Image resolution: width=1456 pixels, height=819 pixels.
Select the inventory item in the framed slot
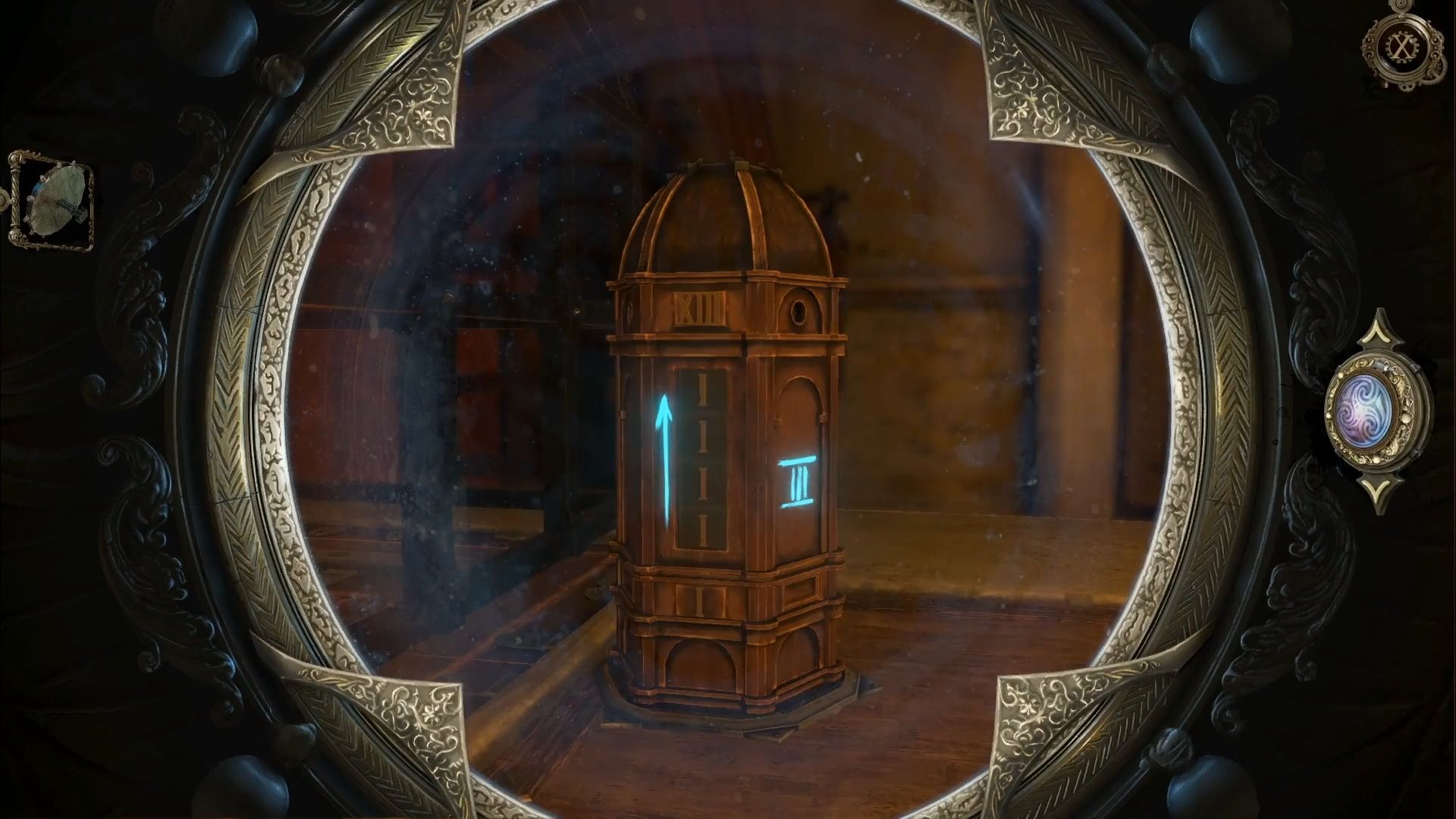[52, 201]
